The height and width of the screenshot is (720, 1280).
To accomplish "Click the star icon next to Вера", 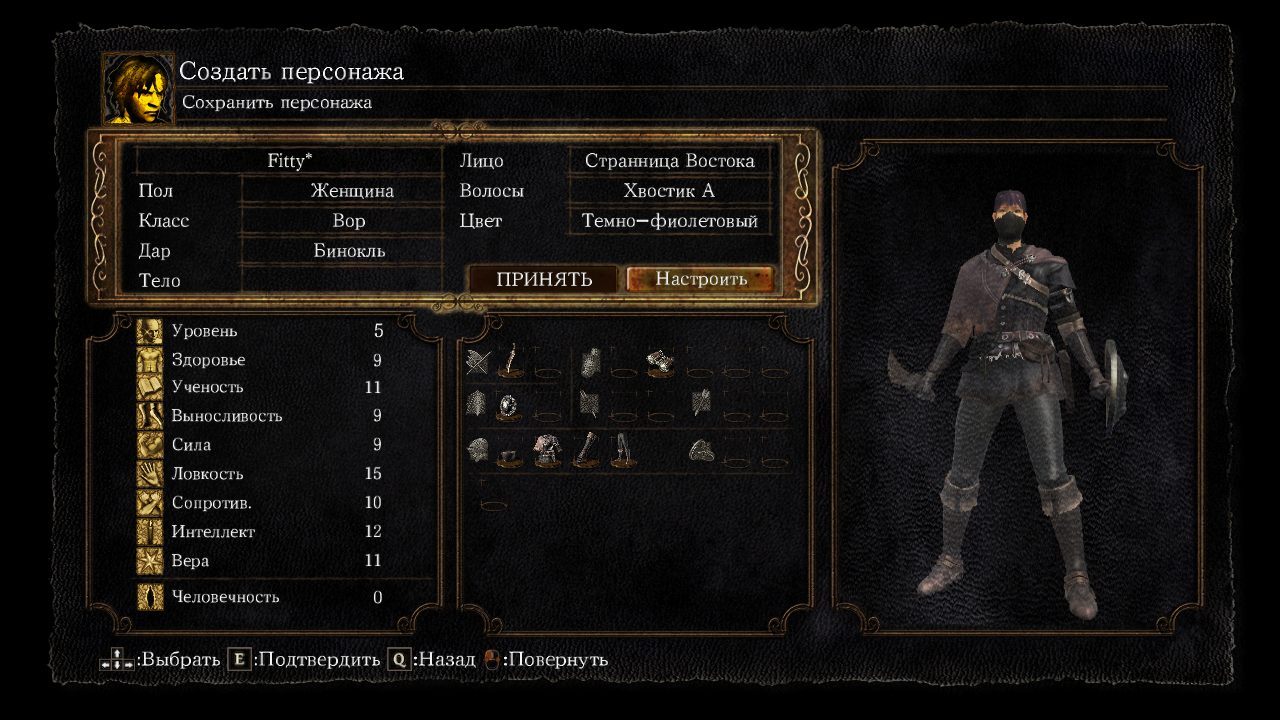I will click(x=151, y=560).
